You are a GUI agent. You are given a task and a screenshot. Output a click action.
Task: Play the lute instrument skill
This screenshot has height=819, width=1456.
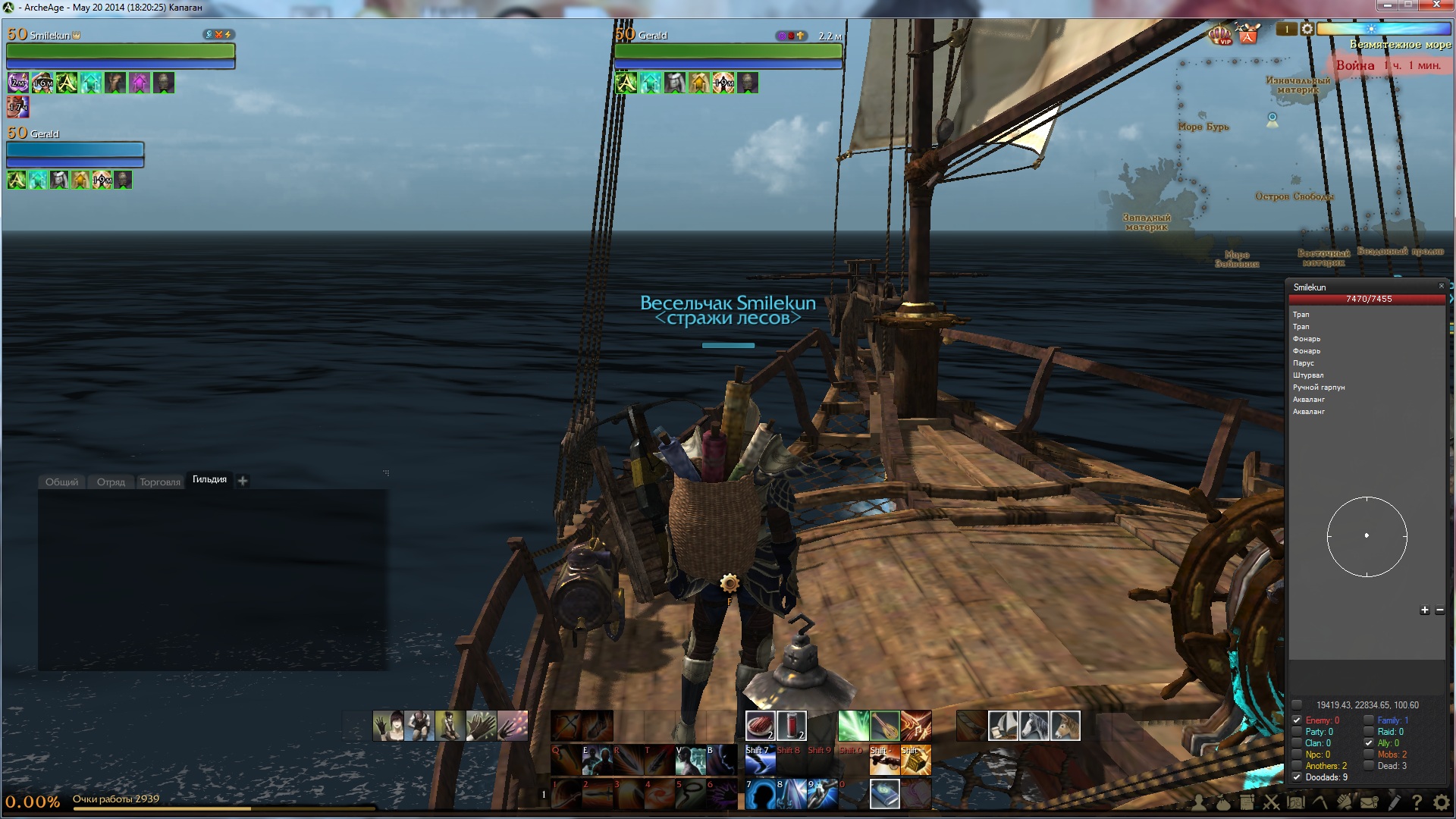point(884,726)
